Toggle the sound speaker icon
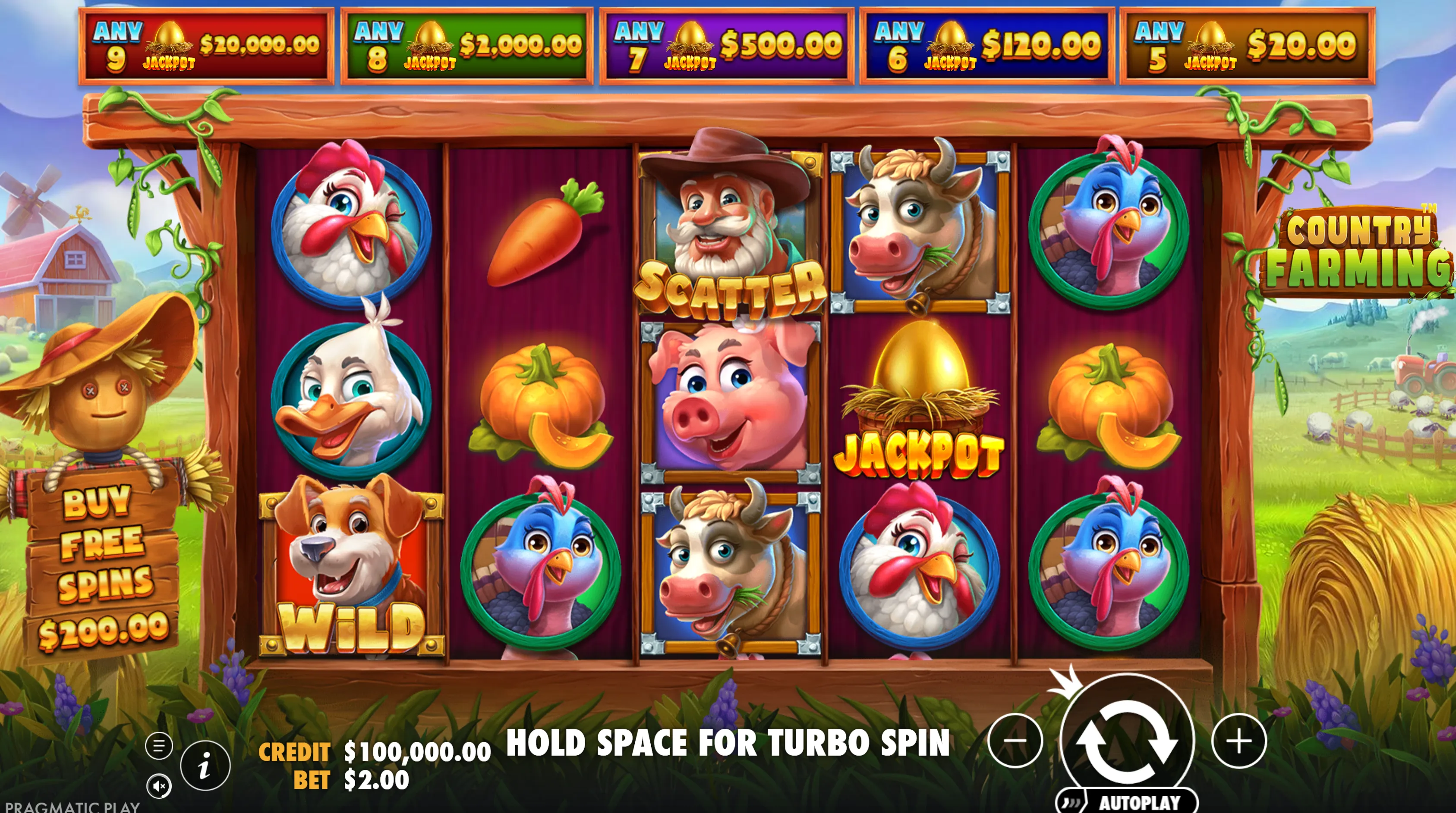The width and height of the screenshot is (1456, 813). point(159,785)
